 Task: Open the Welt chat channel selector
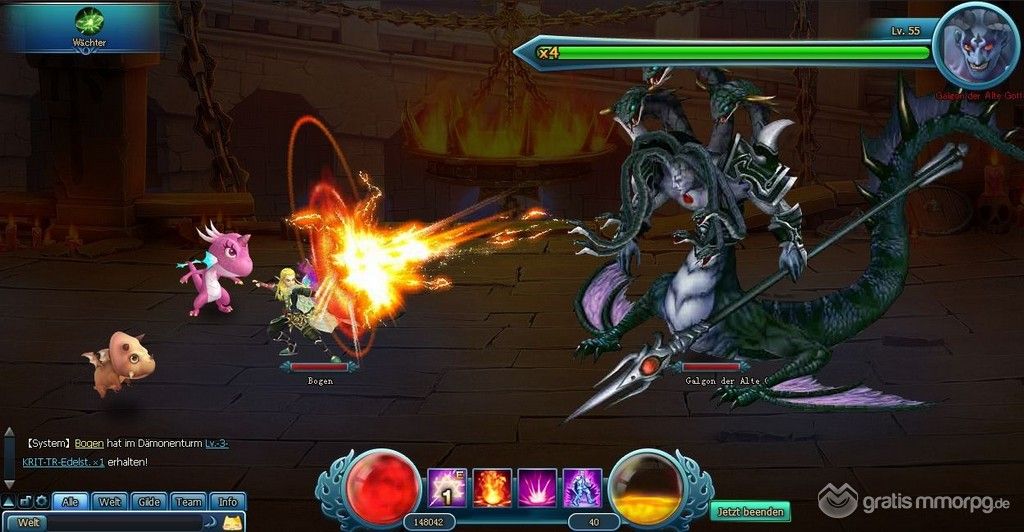[30, 522]
